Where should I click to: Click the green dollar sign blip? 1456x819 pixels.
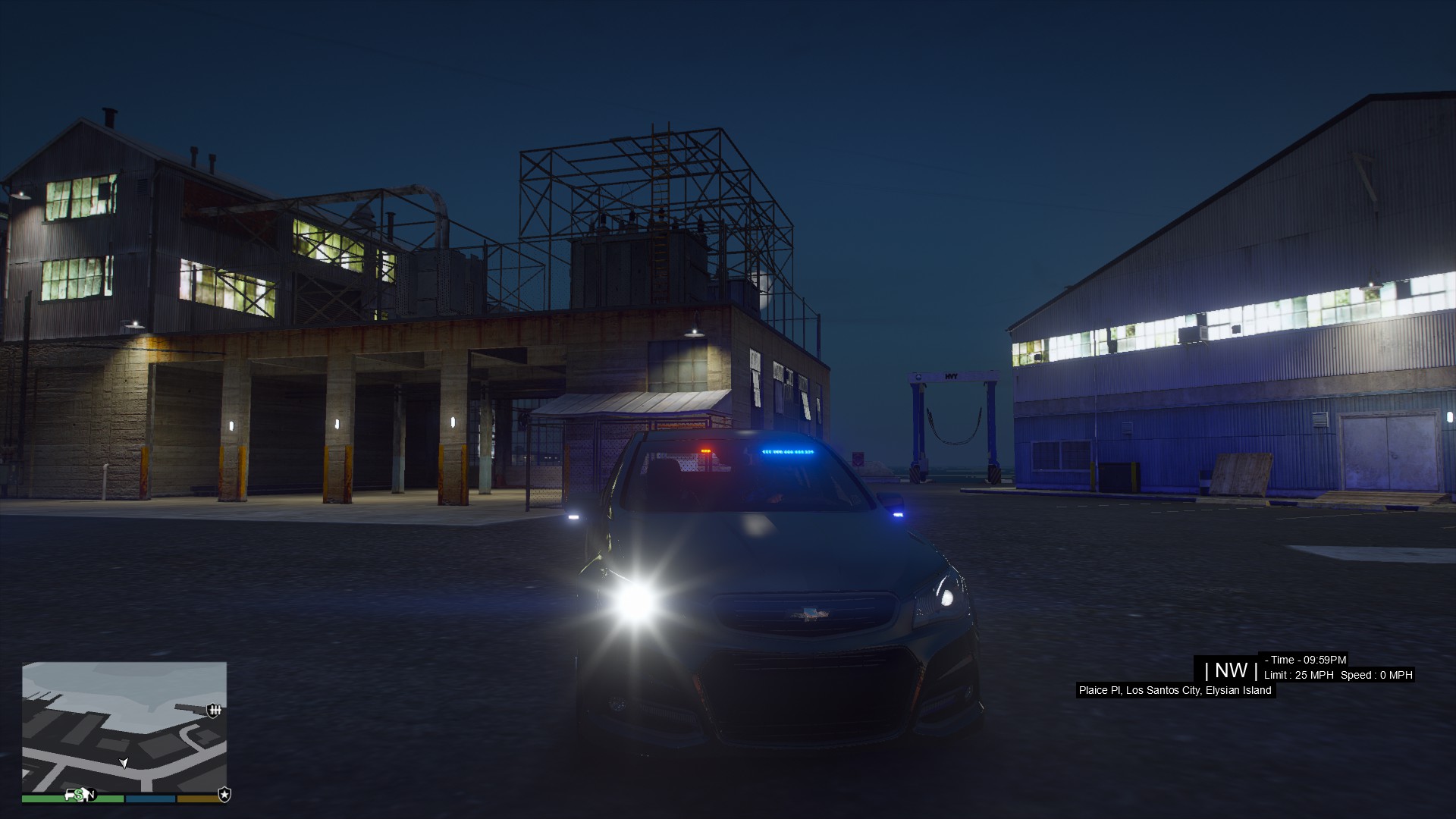point(77,795)
